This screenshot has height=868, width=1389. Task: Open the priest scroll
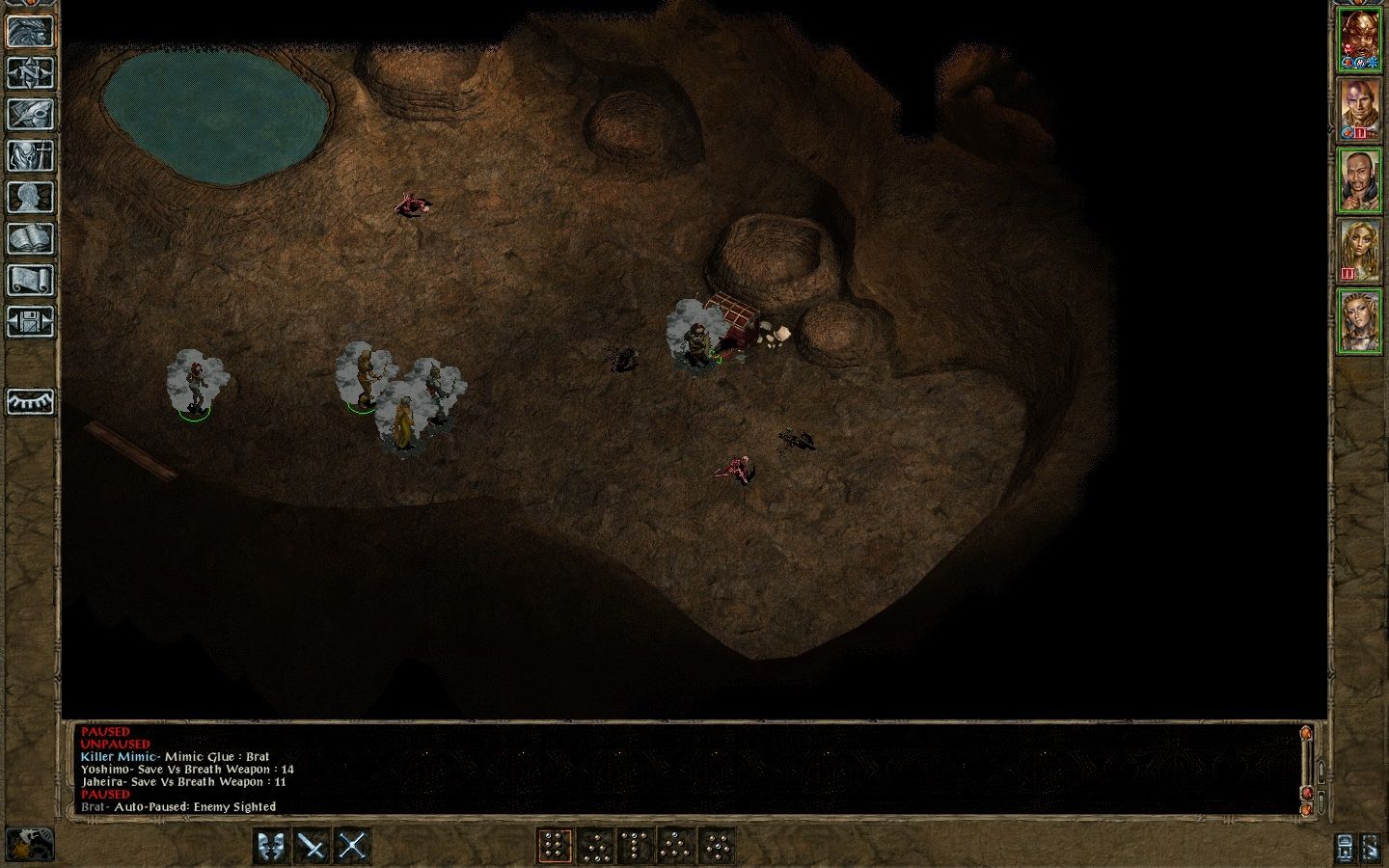tap(30, 280)
